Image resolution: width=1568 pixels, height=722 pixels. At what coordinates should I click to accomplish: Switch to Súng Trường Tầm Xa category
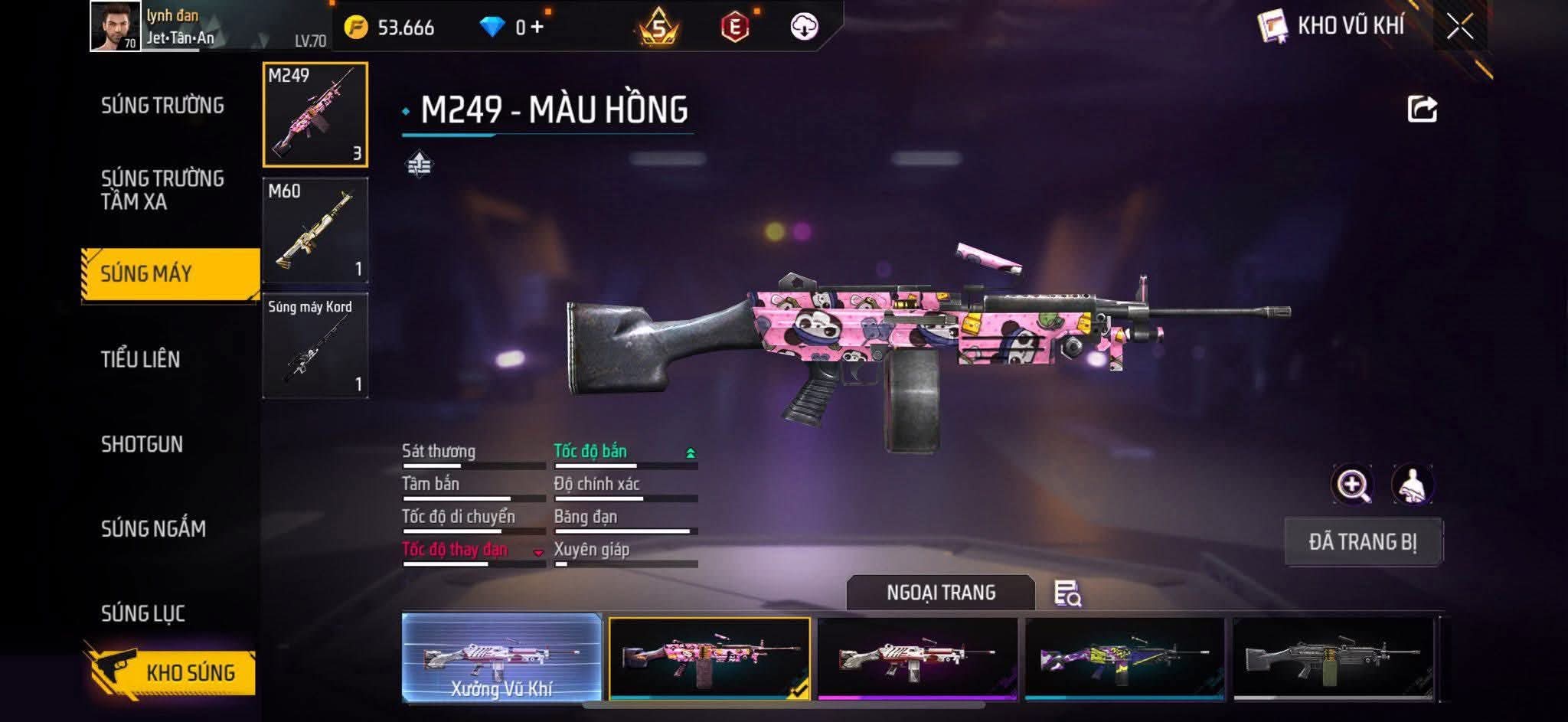click(x=162, y=190)
